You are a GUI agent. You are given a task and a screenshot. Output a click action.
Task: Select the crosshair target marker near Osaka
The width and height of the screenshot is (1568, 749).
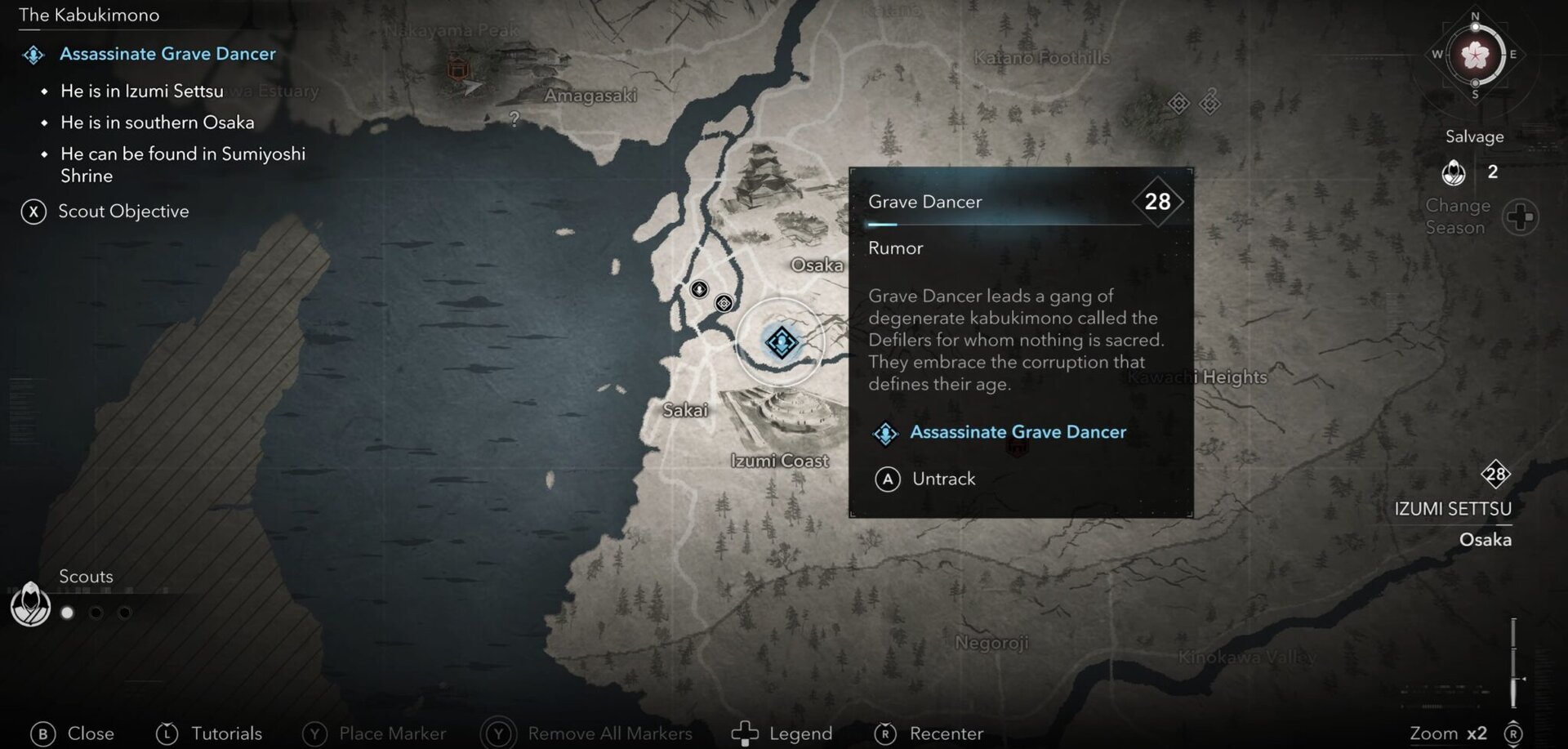tap(723, 303)
